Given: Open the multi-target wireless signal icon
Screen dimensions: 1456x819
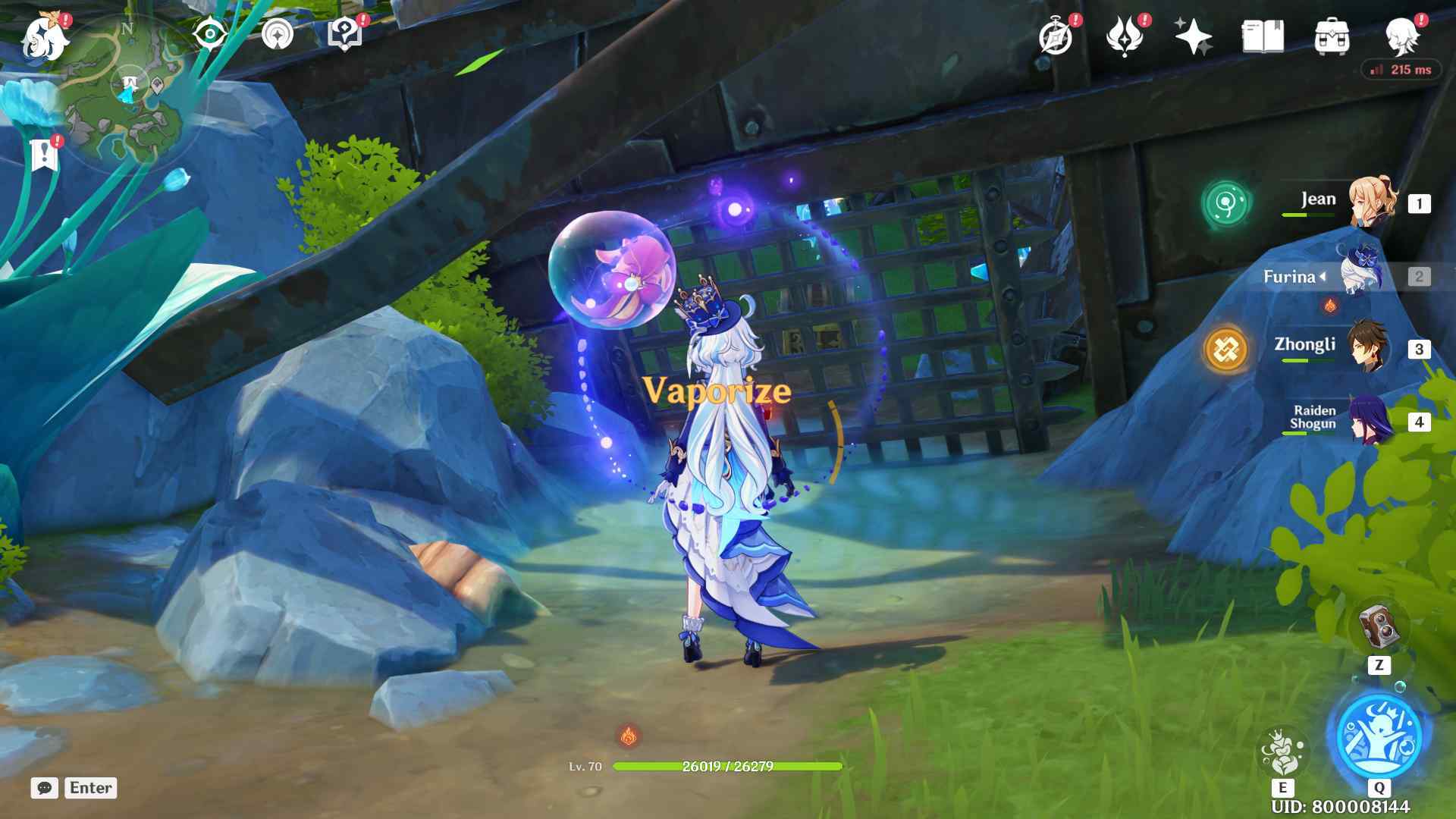Looking at the screenshot, I should coord(278,34).
